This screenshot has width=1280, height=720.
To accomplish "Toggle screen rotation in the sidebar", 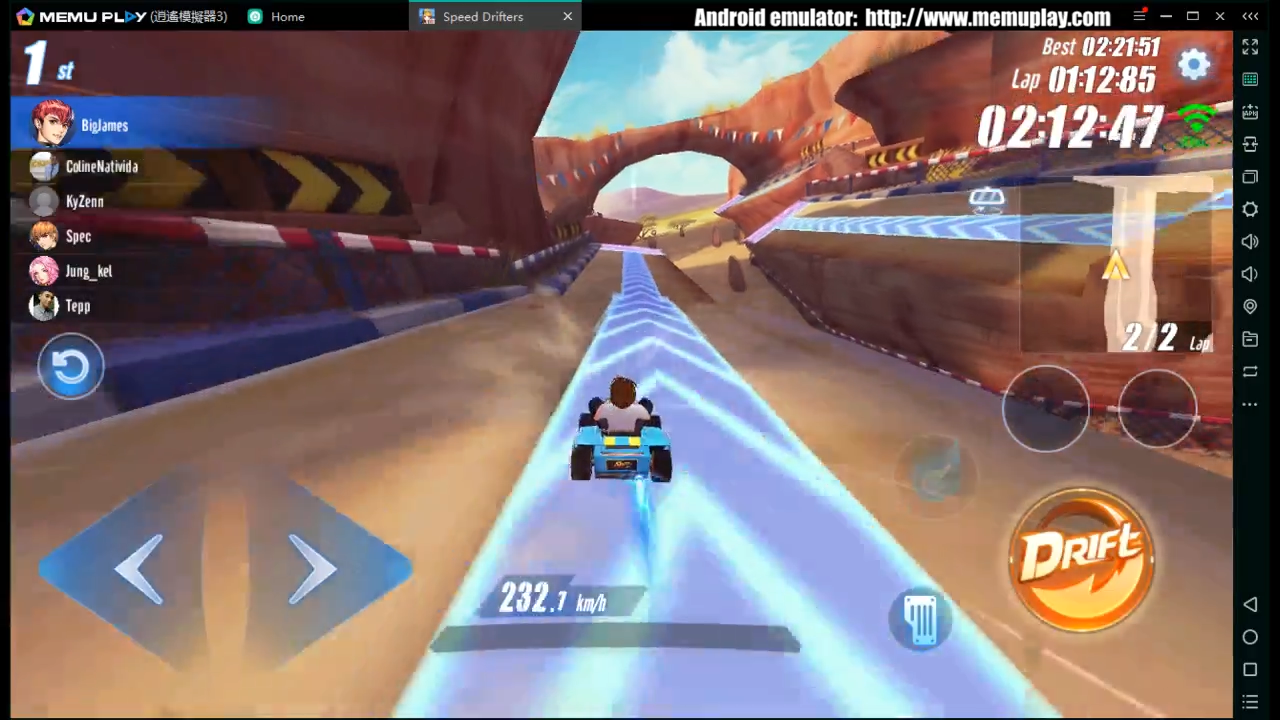I will coord(1250,371).
